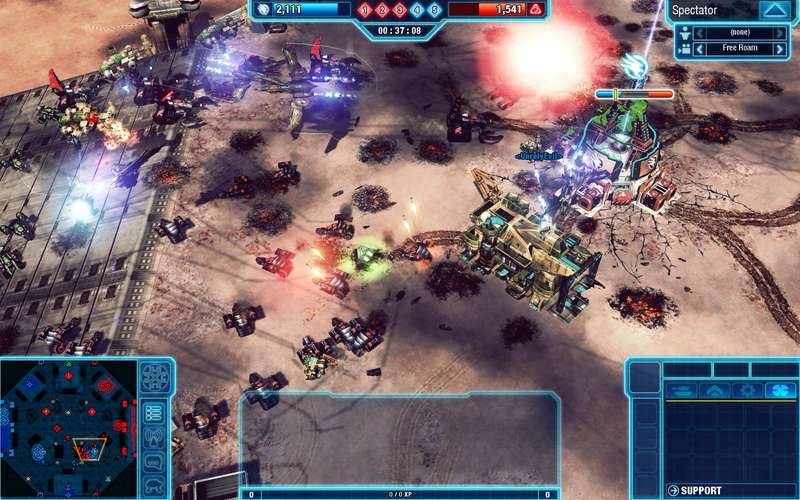This screenshot has width=800, height=500.
Task: Select player 1 red diamond marker
Action: (x=366, y=10)
